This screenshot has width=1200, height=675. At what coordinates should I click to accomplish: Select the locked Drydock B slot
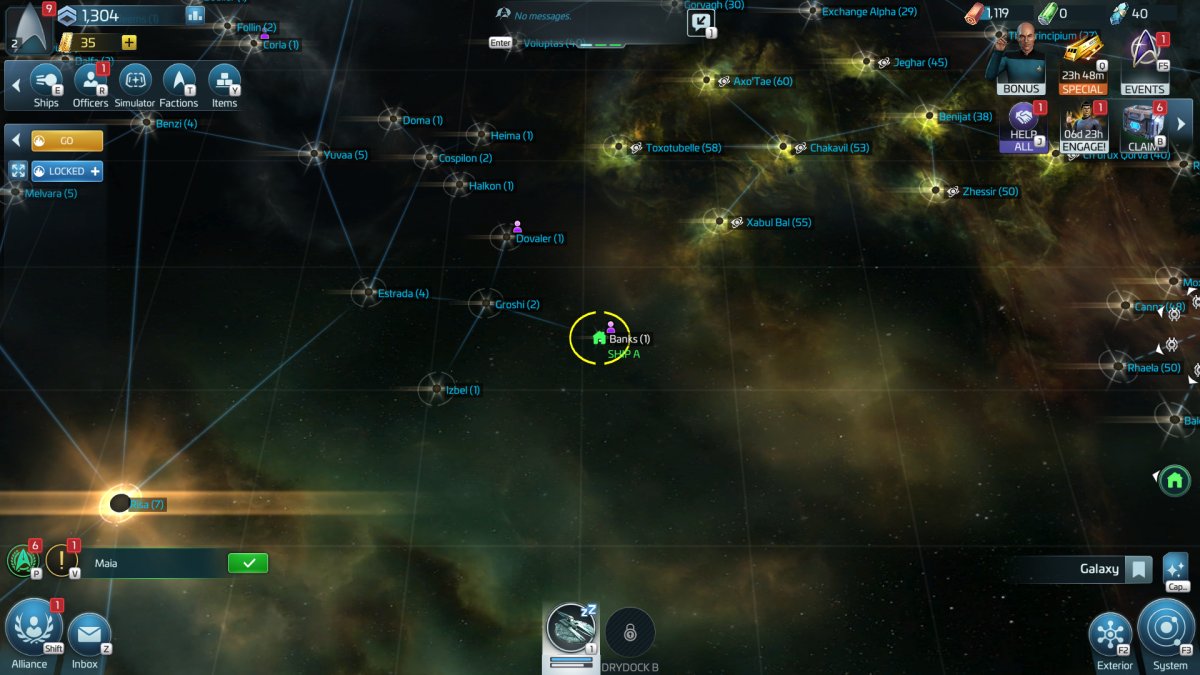coord(630,632)
